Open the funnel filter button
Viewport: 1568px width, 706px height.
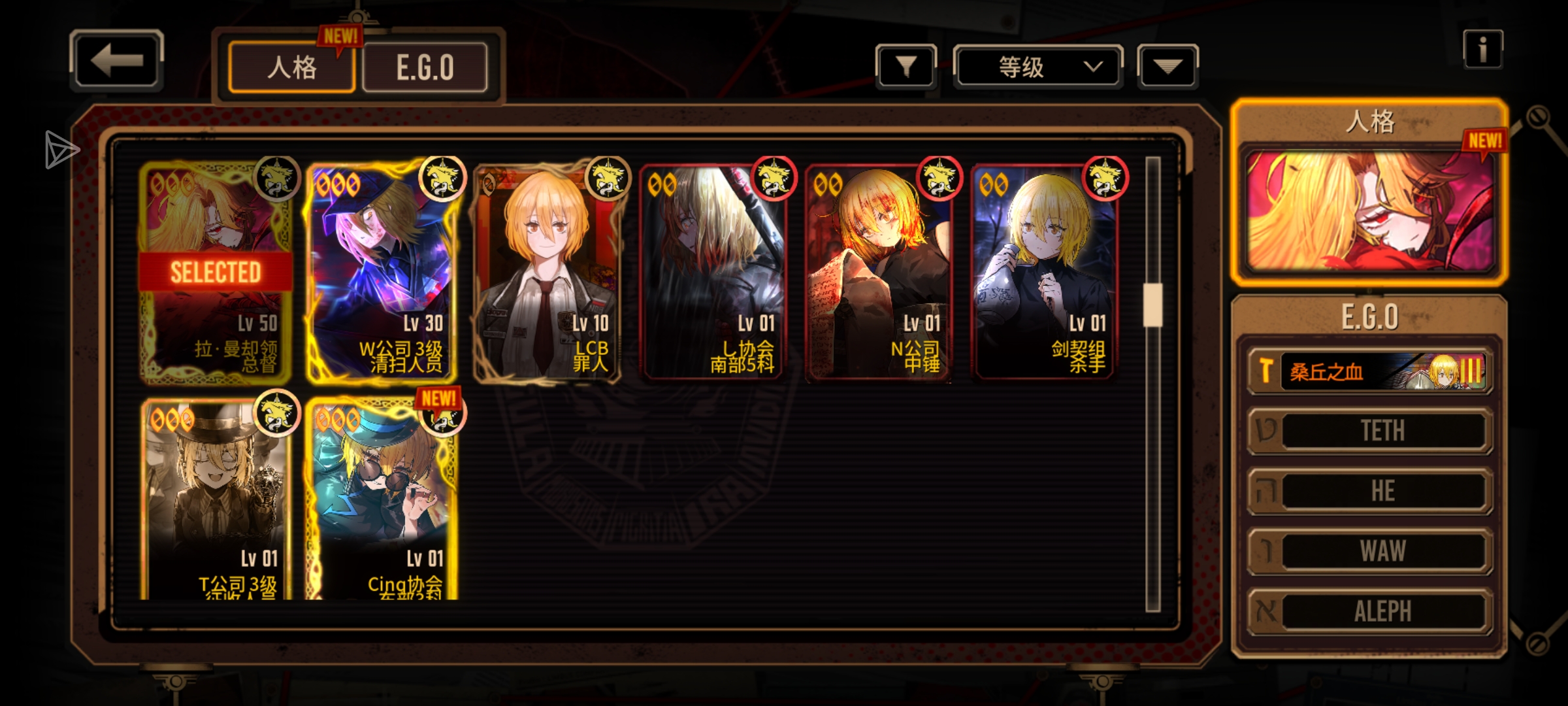coord(906,66)
